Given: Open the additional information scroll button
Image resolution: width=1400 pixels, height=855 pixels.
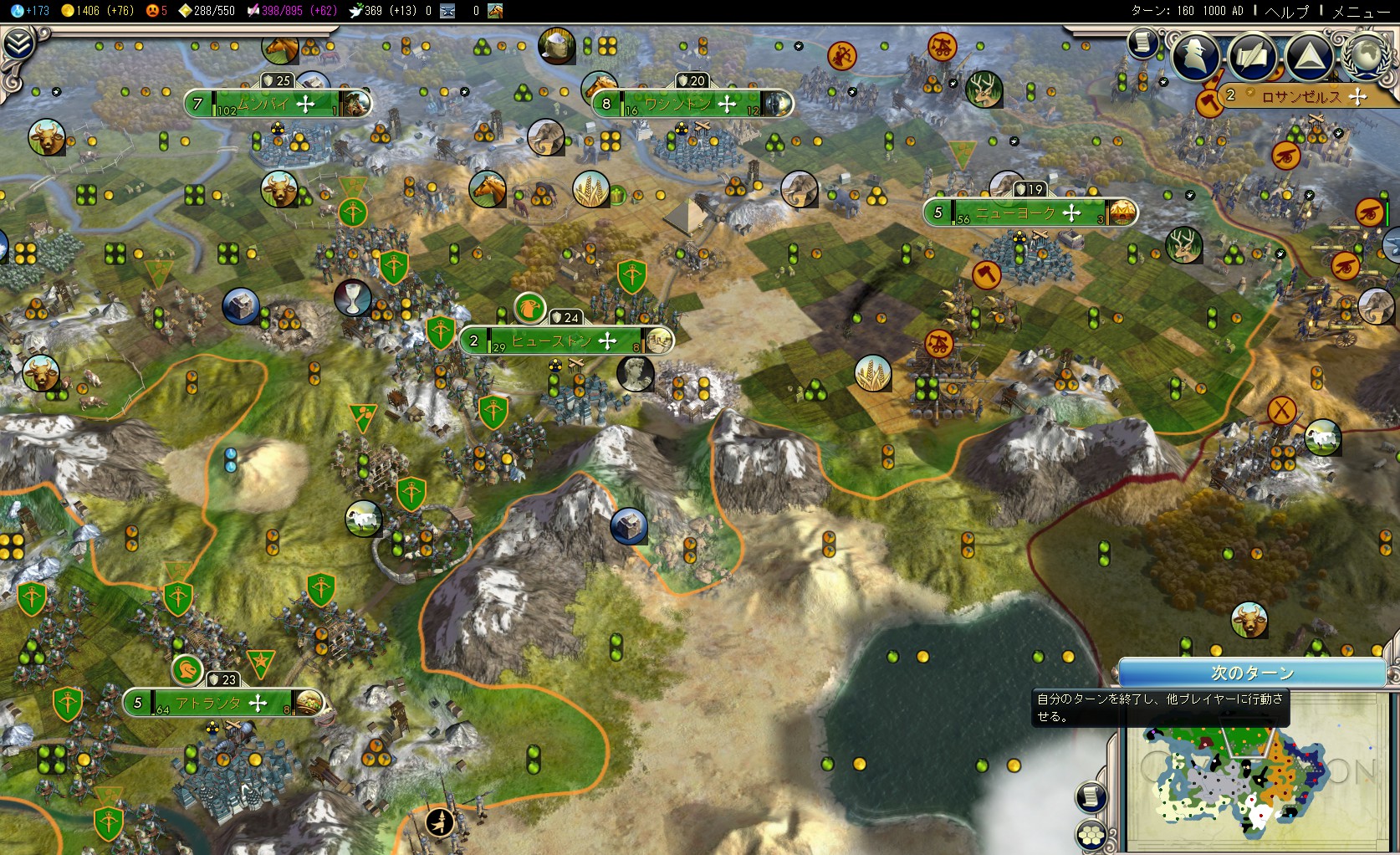Looking at the screenshot, I should coord(1142,42).
